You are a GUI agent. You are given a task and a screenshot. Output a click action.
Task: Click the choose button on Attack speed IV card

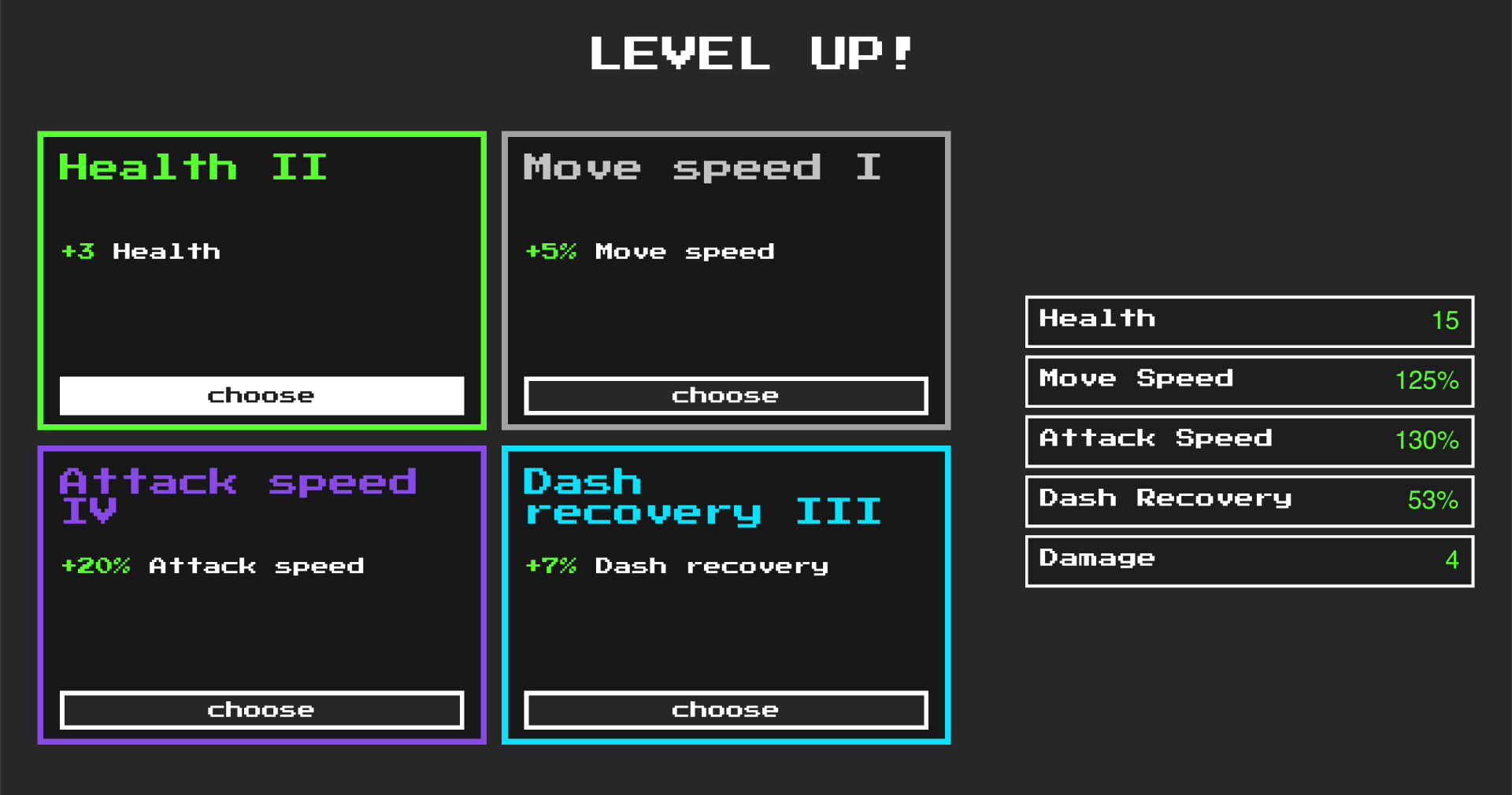click(x=261, y=709)
